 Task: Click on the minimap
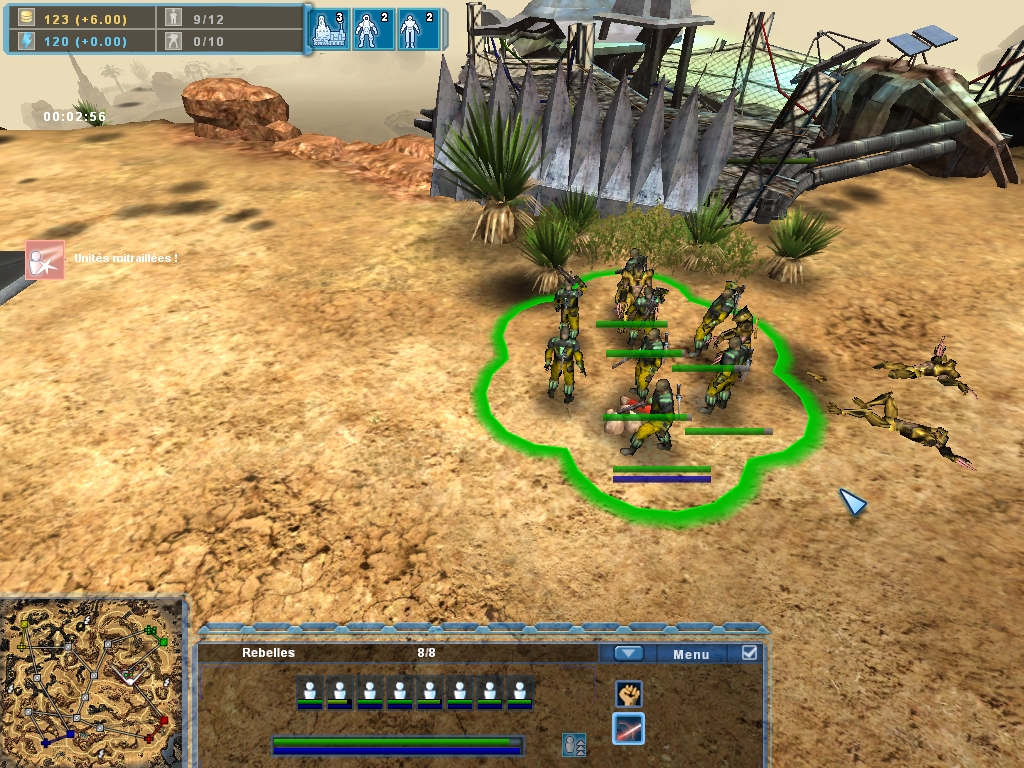click(x=92, y=682)
